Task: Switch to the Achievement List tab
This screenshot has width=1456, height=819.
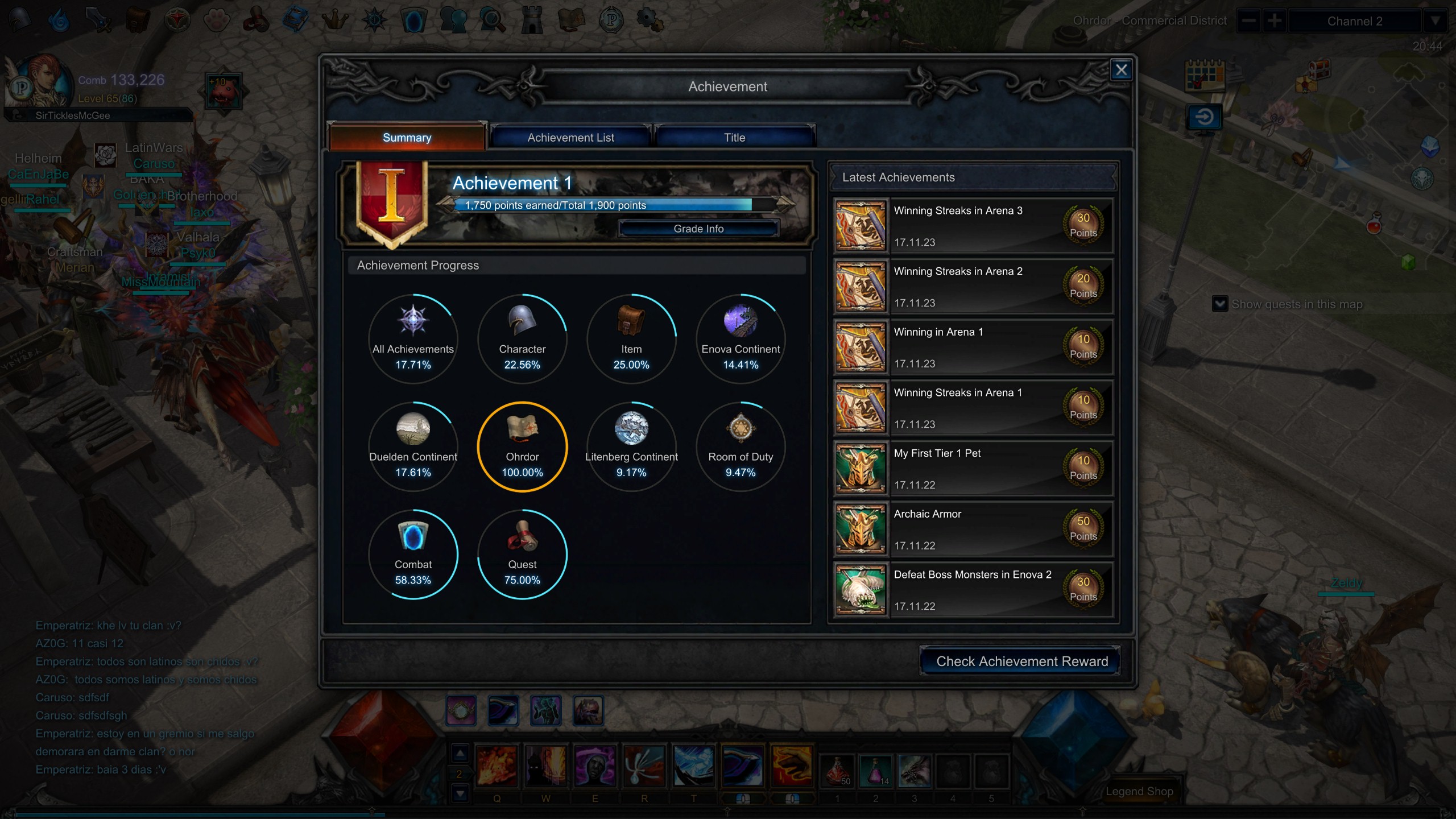Action: 570,137
